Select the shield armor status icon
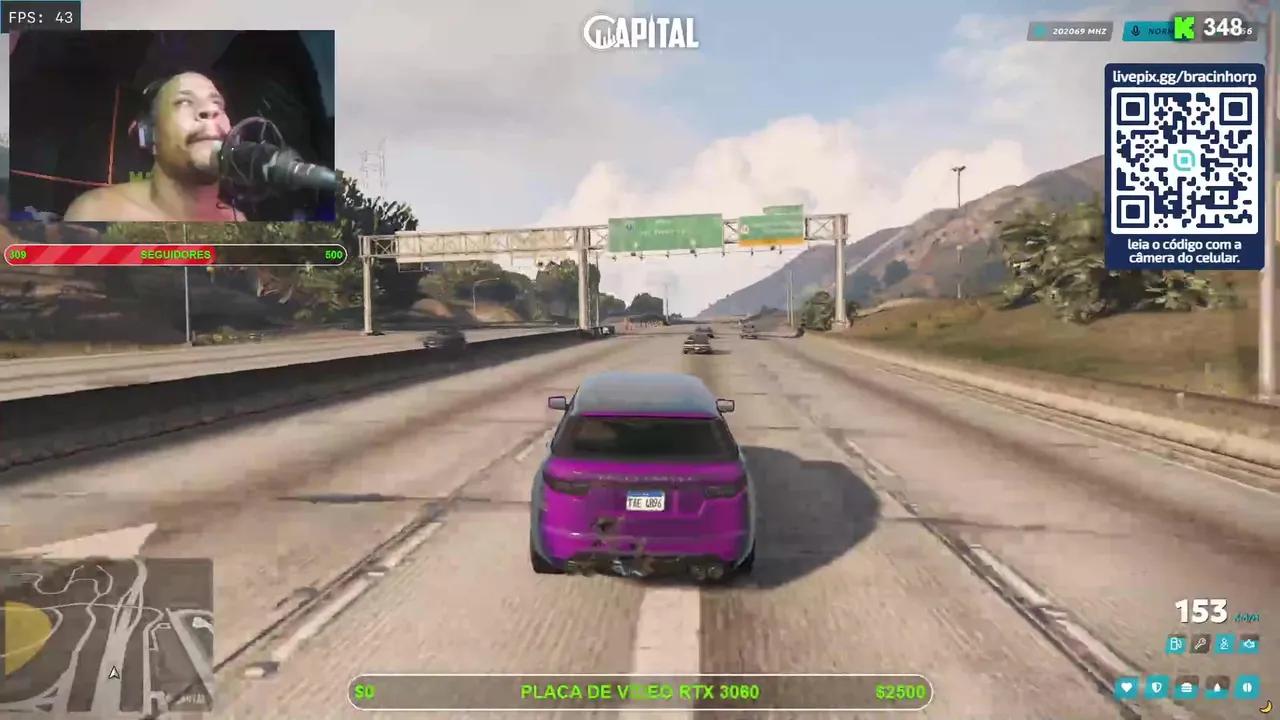1280x720 pixels. [1156, 687]
